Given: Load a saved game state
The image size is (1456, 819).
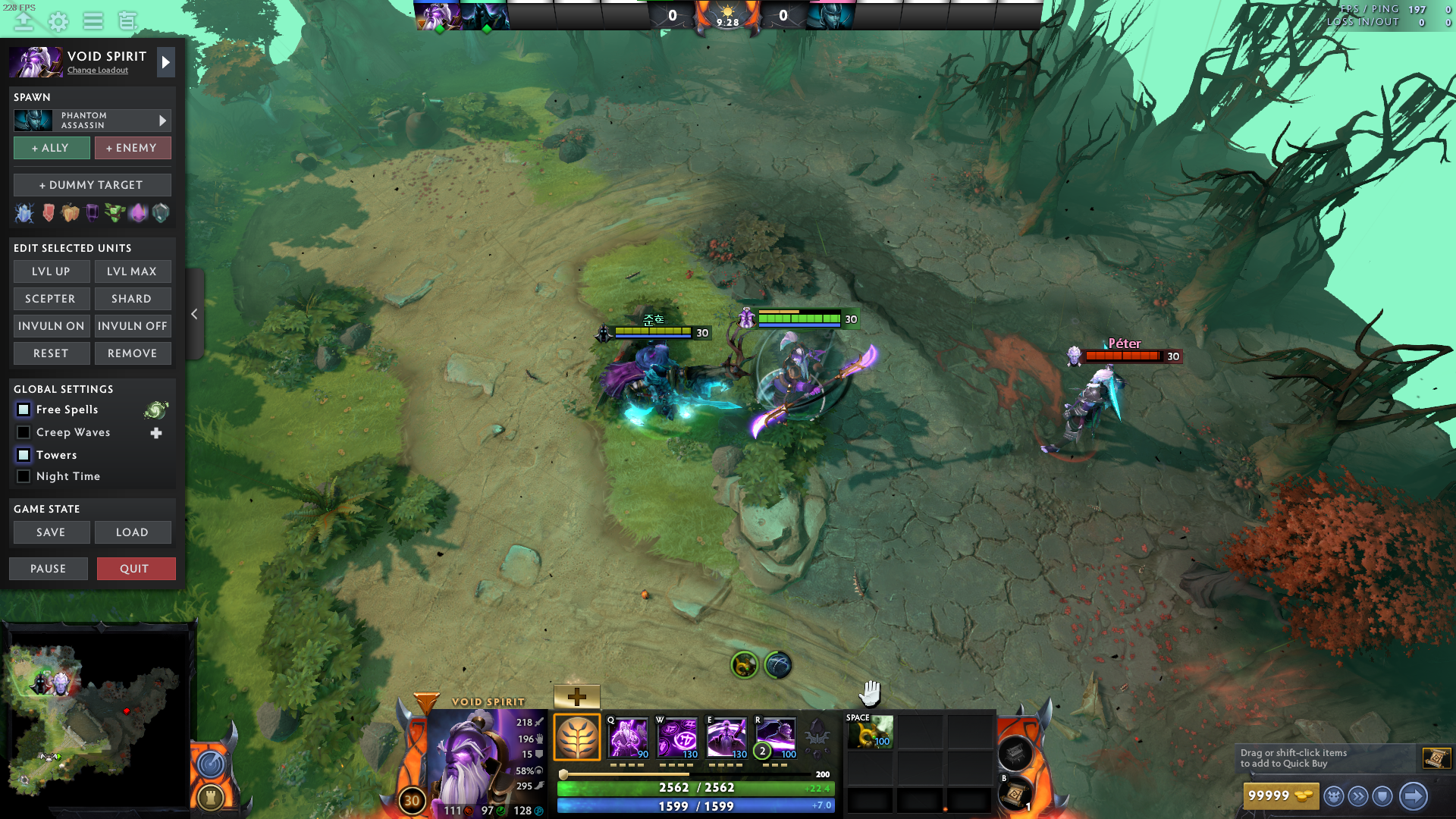Looking at the screenshot, I should coord(133,532).
